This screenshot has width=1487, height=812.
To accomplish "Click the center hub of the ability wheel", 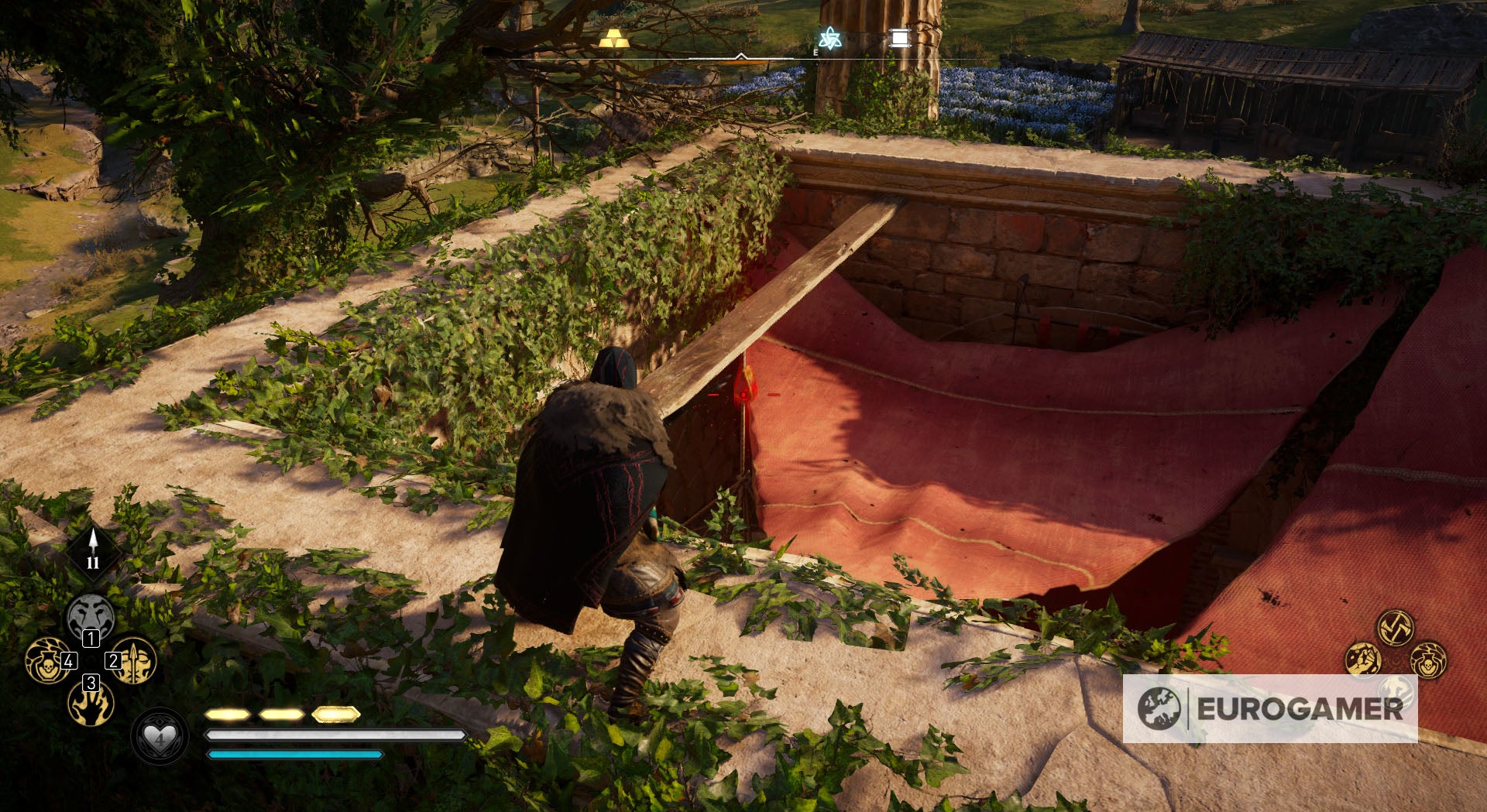I will pyautogui.click(x=91, y=661).
